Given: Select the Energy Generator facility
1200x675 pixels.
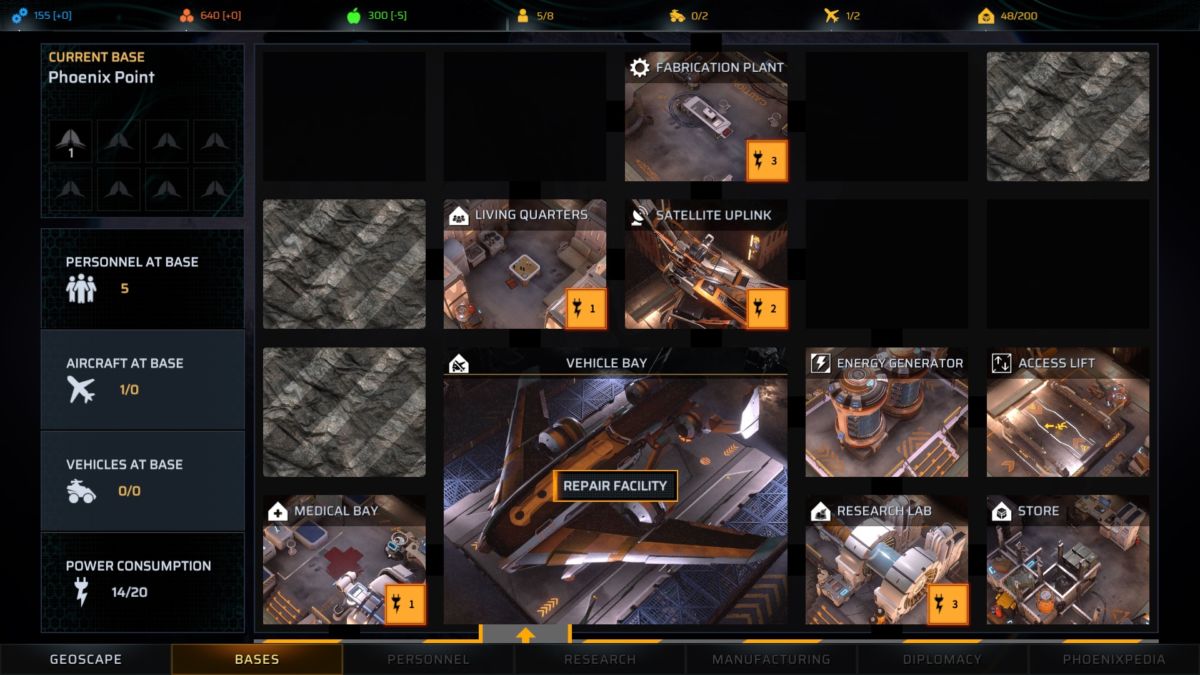Looking at the screenshot, I should click(x=887, y=413).
